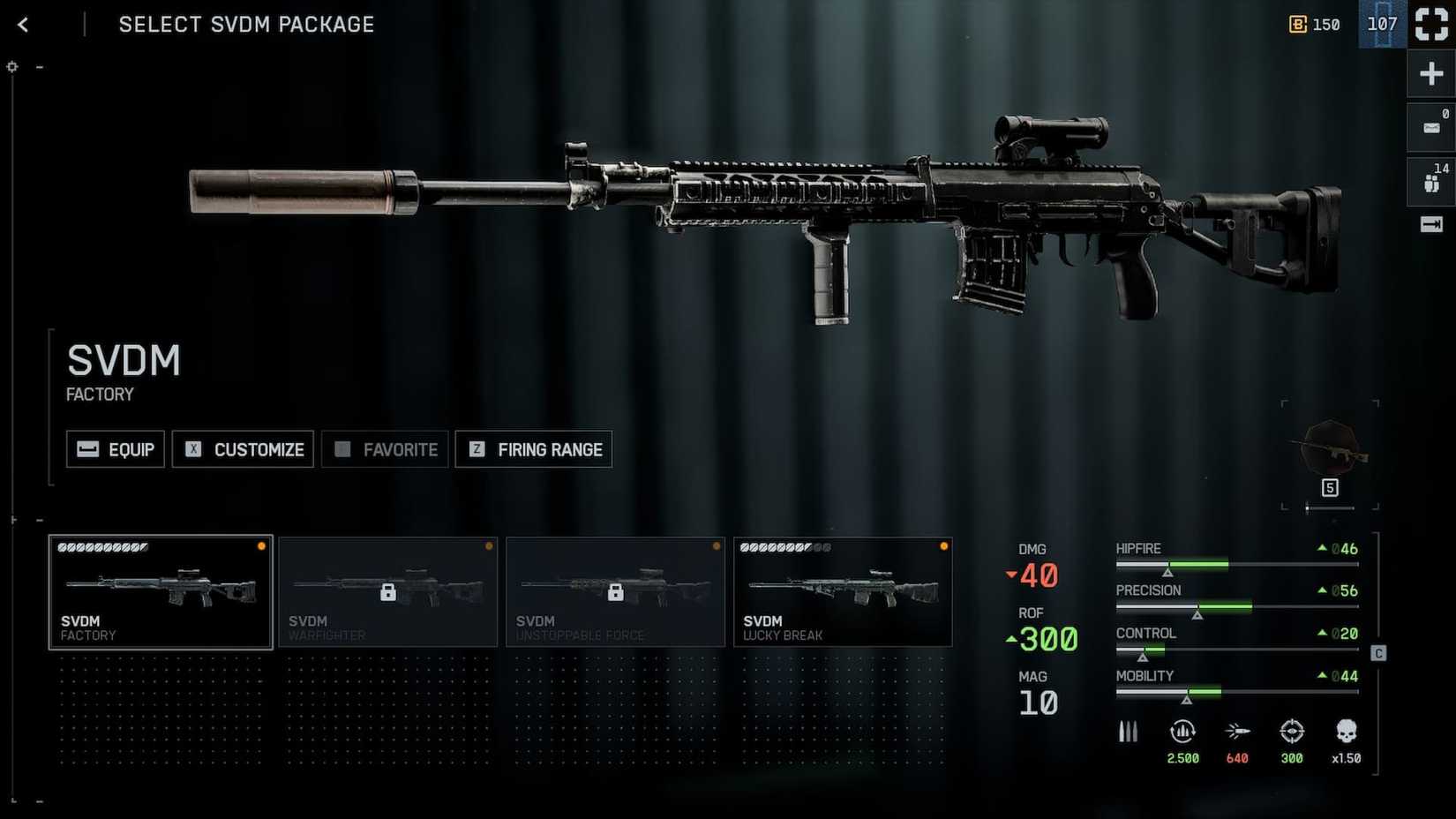
Task: Click the plus icon on right sidebar
Action: [x=1430, y=73]
